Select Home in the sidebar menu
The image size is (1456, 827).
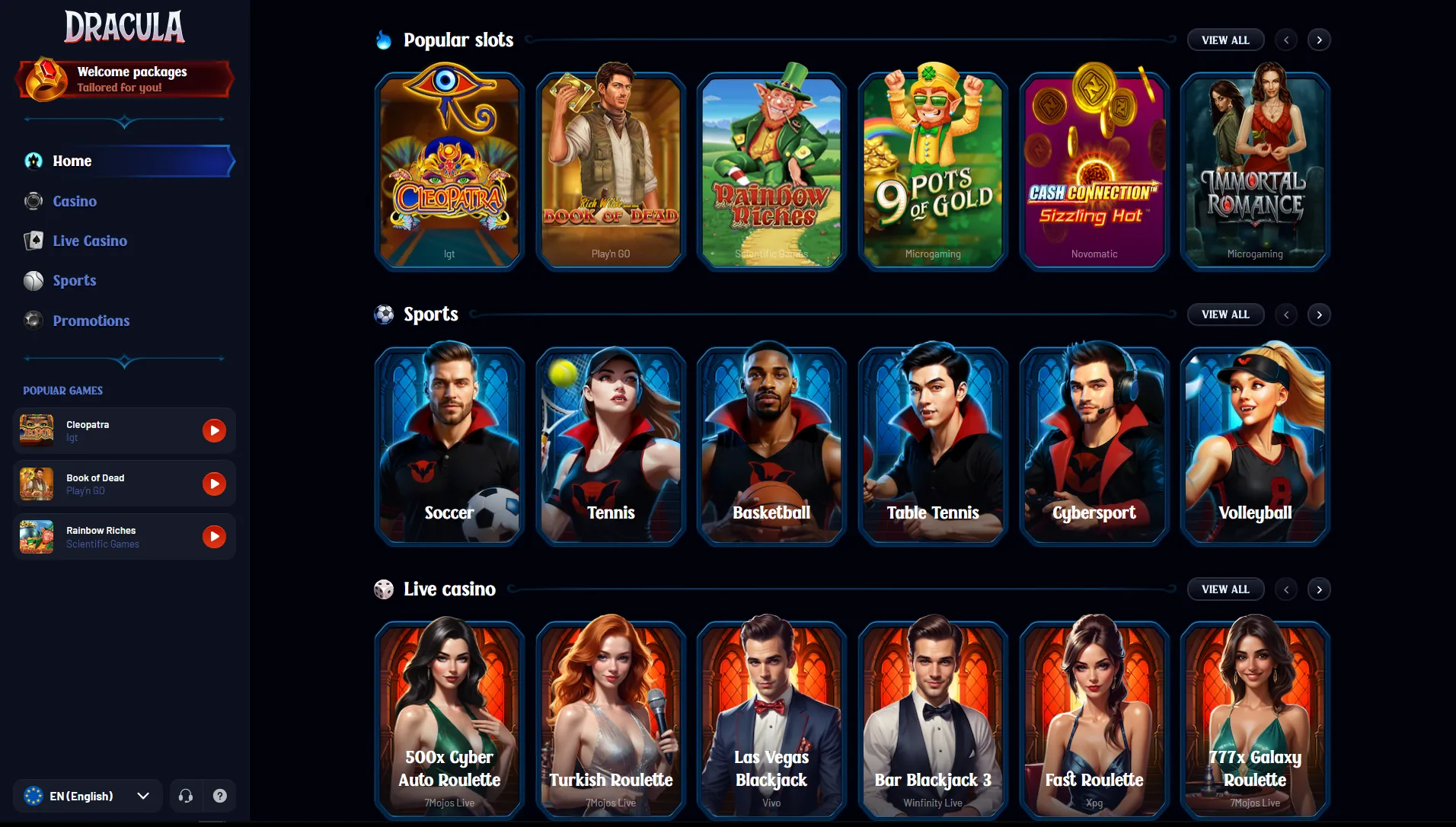pyautogui.click(x=72, y=161)
